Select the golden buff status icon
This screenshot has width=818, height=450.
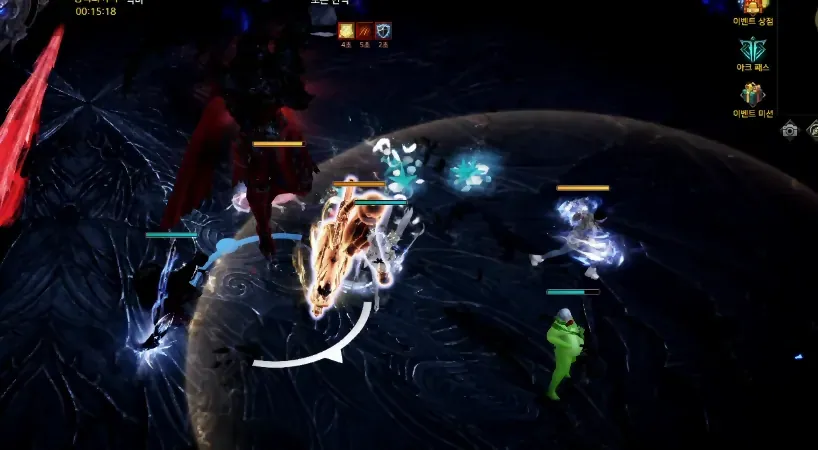(x=346, y=31)
